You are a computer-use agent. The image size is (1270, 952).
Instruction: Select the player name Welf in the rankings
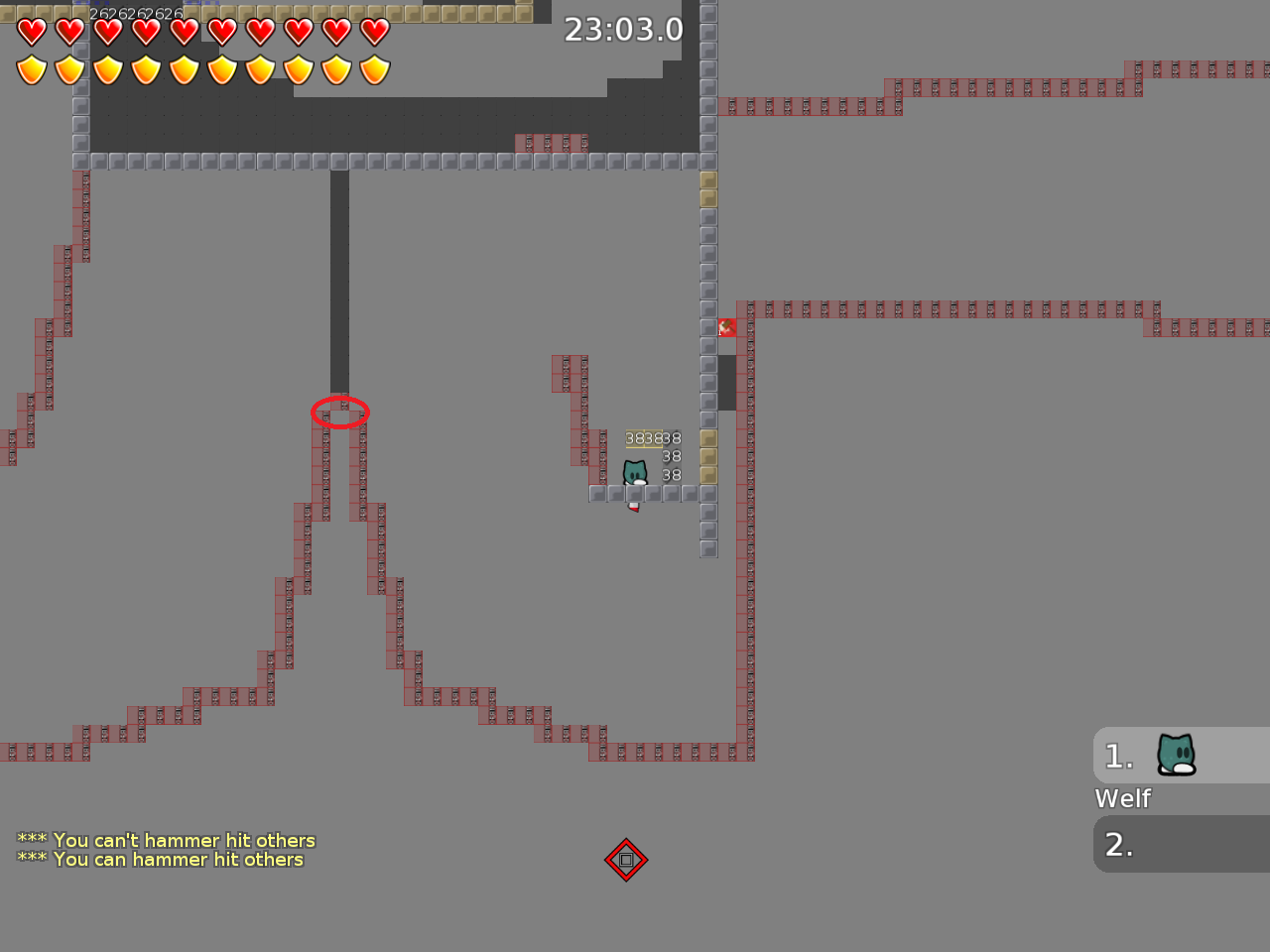point(1121,798)
